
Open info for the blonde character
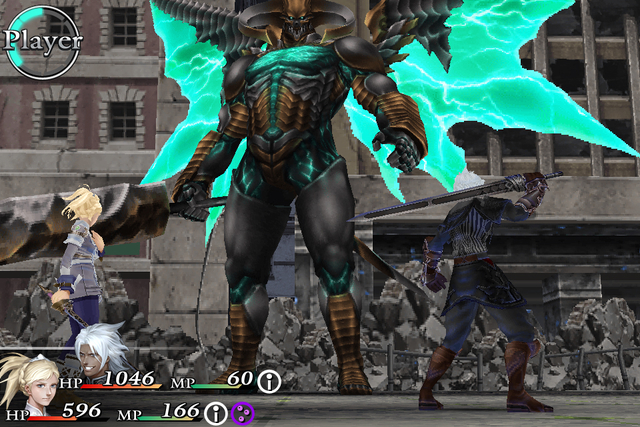coord(217,412)
